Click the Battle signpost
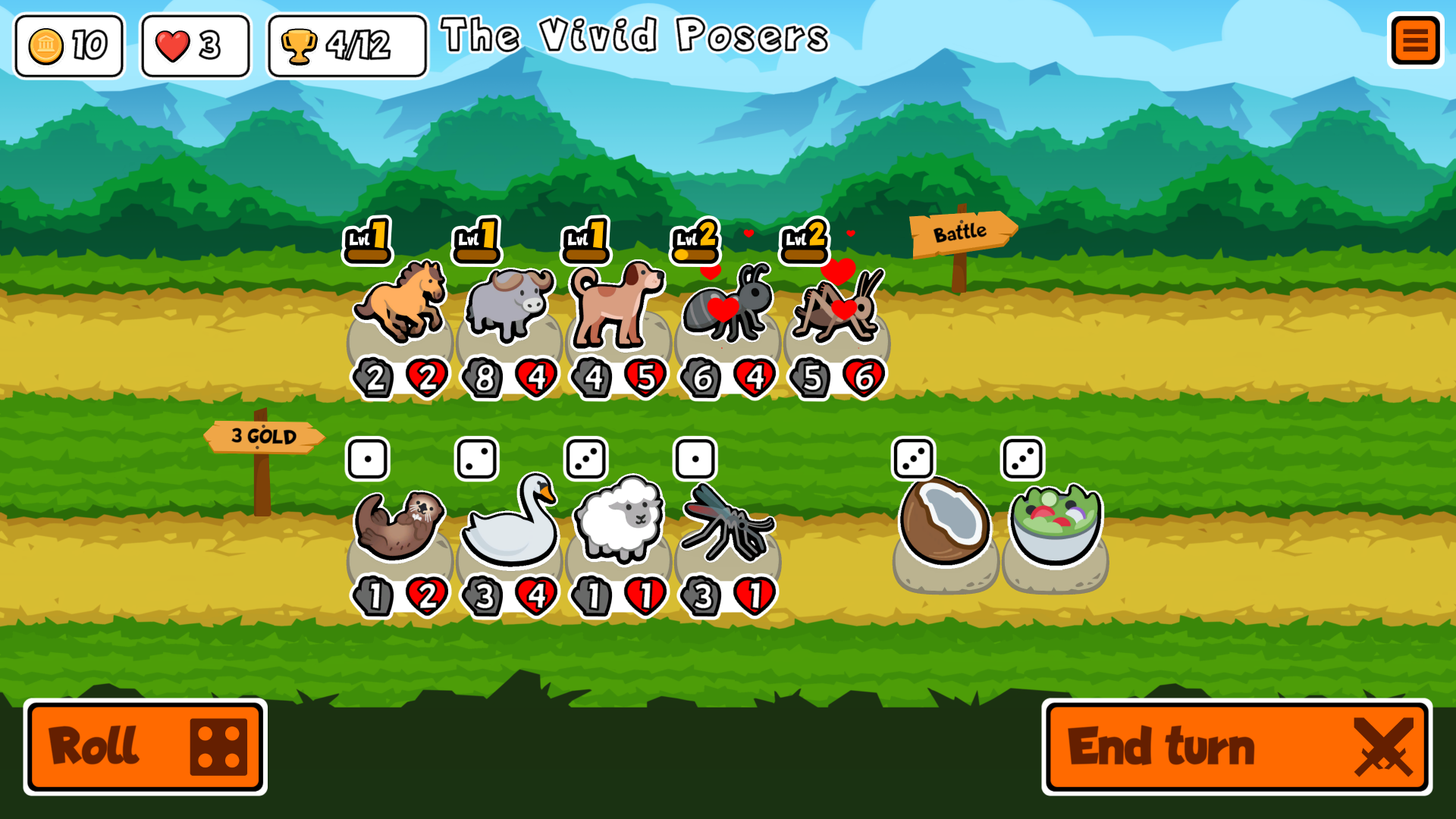 (x=959, y=231)
